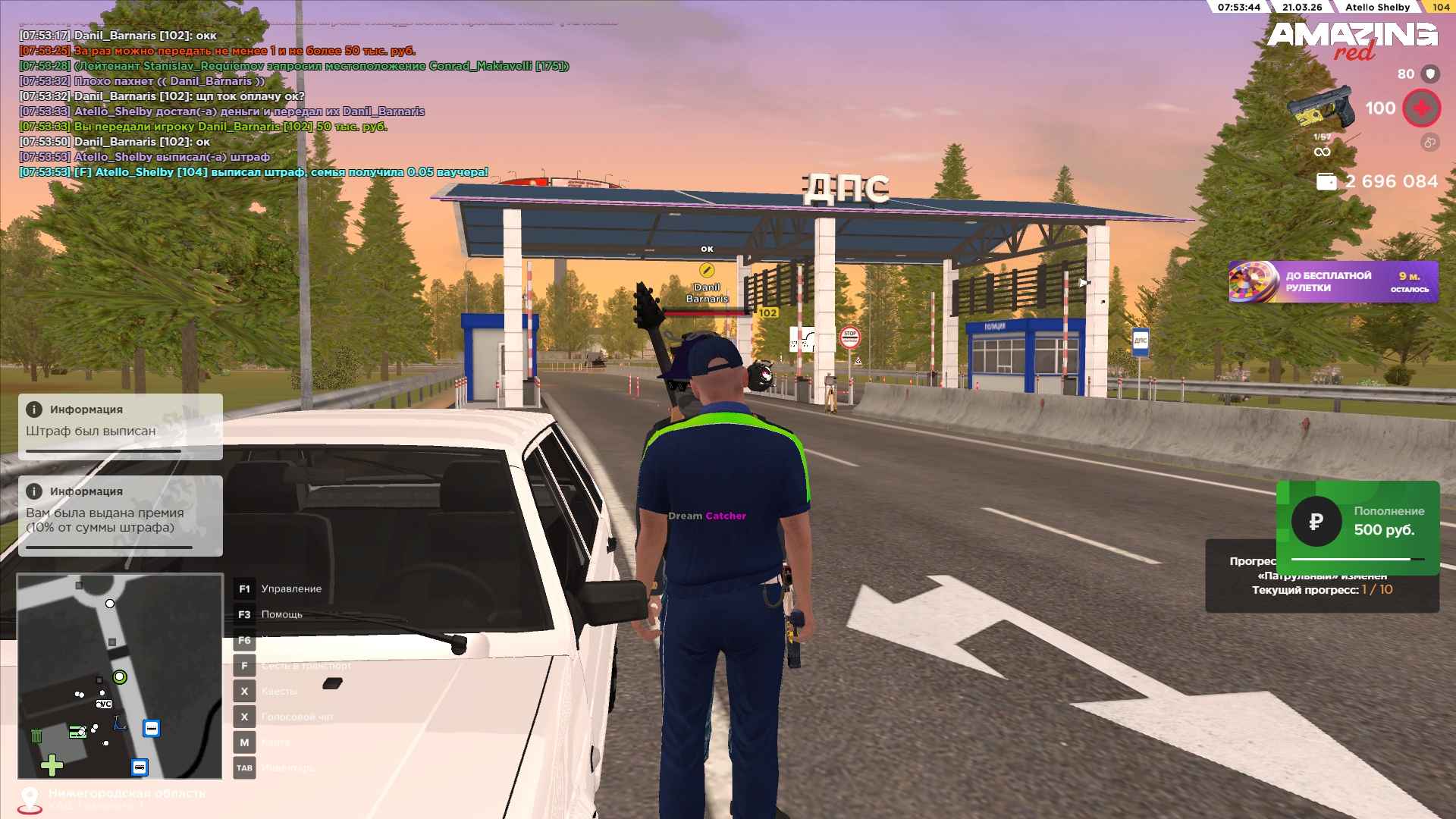Click the green player position marker on minimap
This screenshot has width=1456, height=819.
click(x=120, y=676)
